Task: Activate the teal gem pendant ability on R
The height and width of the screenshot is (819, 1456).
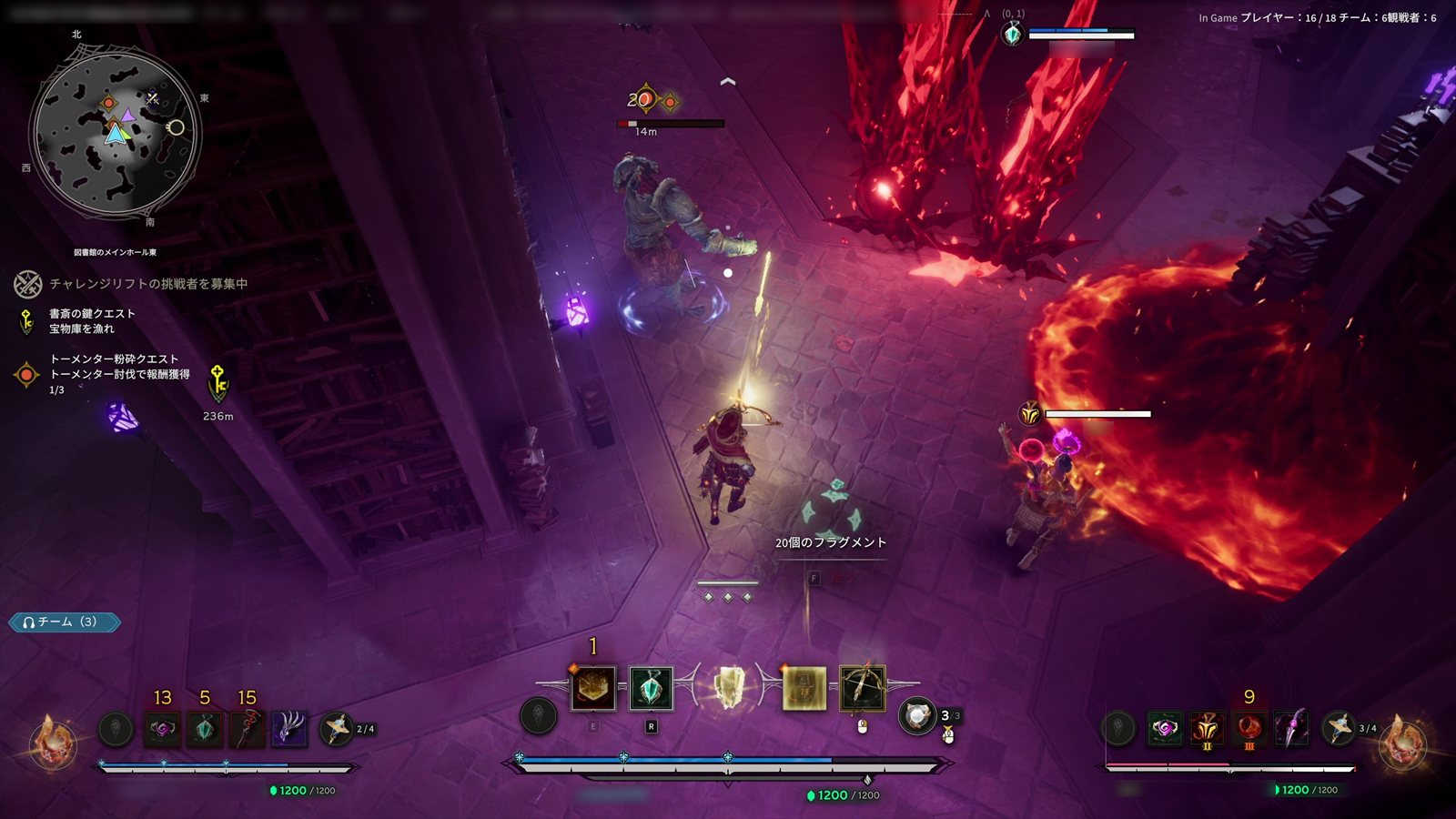Action: 652,689
